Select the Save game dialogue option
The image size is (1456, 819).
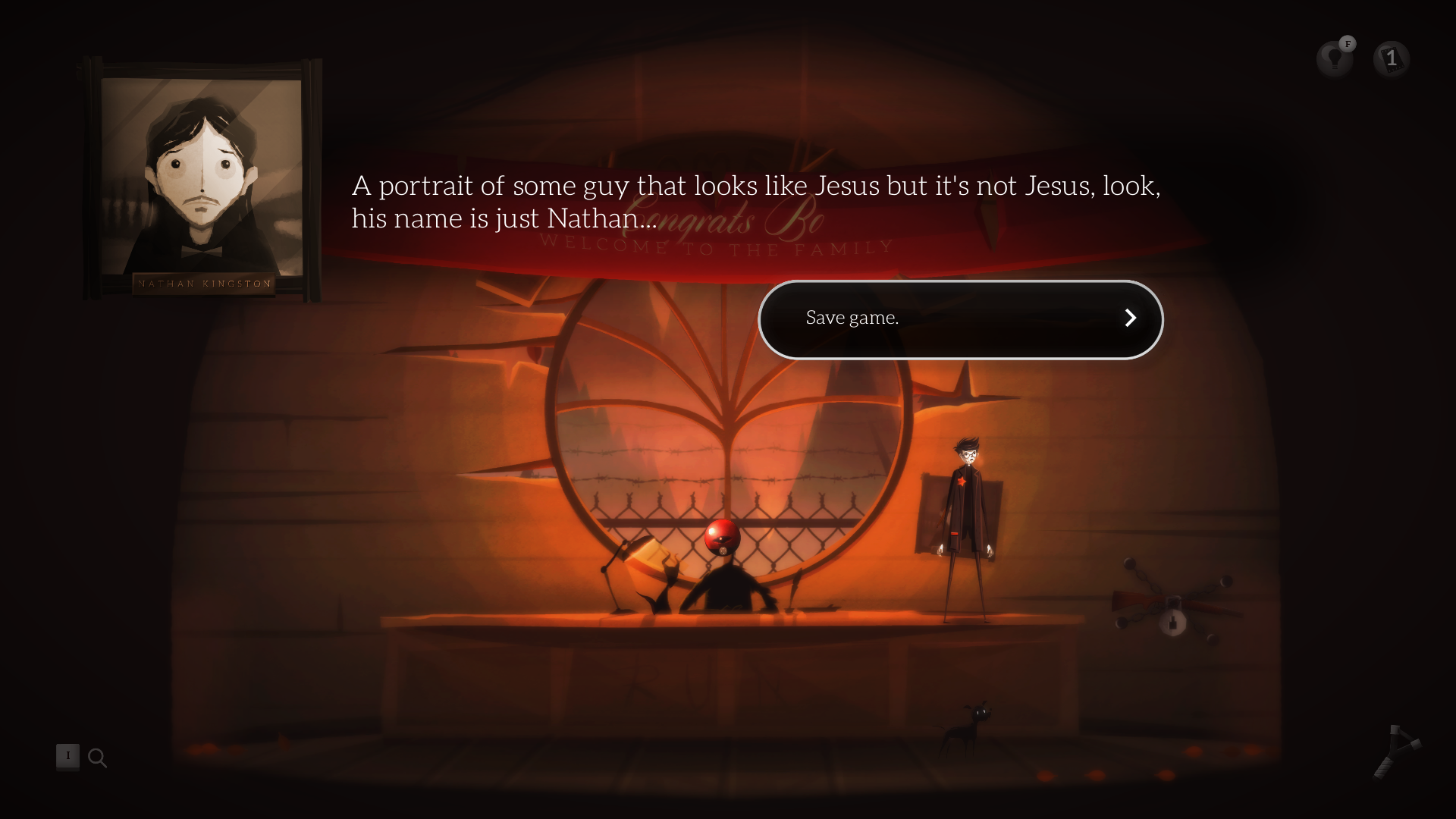pos(852,318)
